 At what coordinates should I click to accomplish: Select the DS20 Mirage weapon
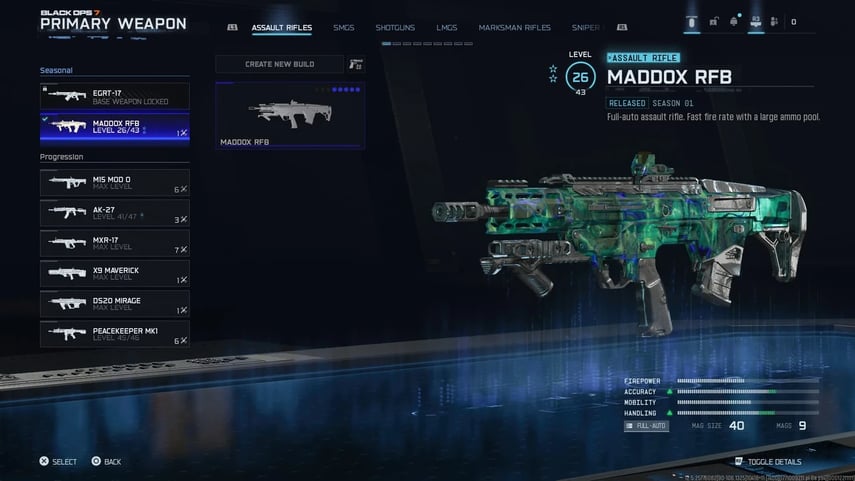pyautogui.click(x=114, y=303)
